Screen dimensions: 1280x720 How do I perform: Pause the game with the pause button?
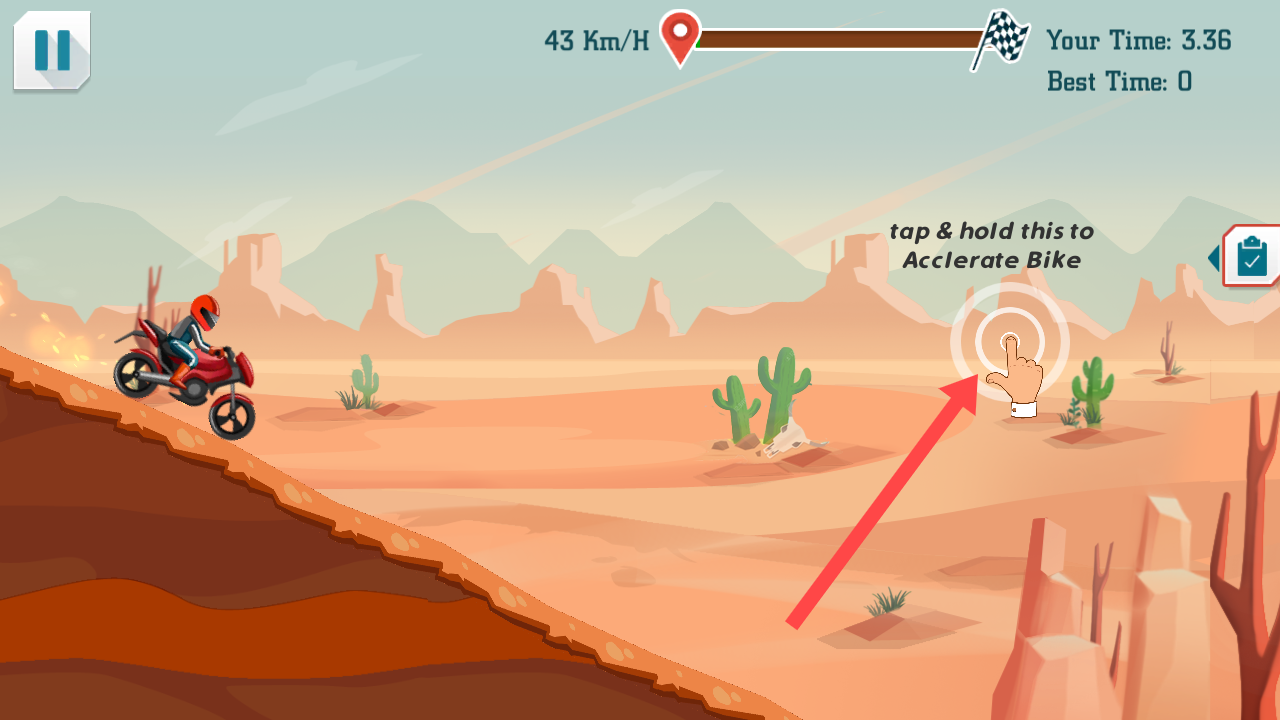(52, 50)
